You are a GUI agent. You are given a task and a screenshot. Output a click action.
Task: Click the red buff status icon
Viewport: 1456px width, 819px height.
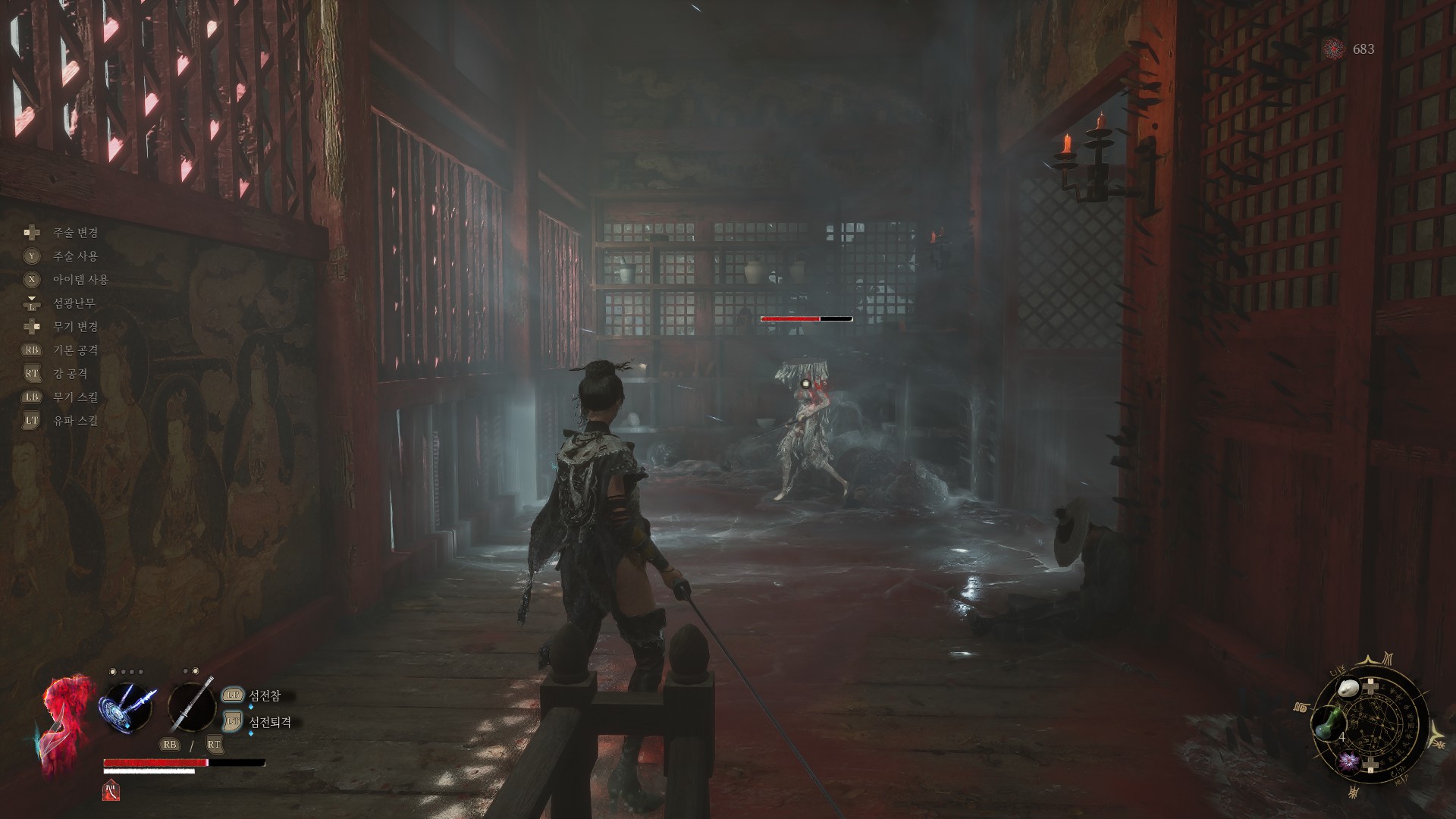point(110,790)
